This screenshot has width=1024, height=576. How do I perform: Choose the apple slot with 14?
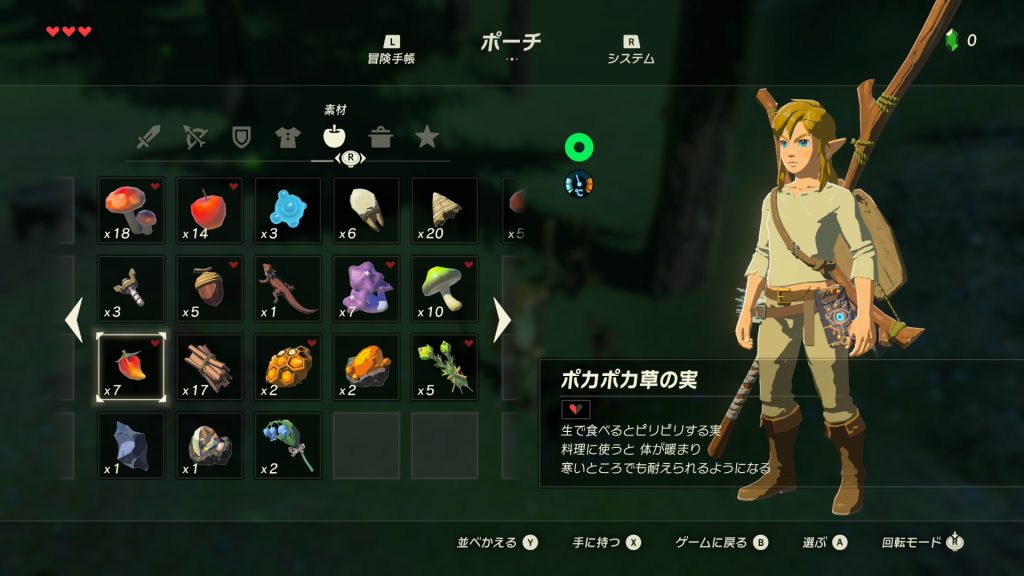[x=209, y=211]
